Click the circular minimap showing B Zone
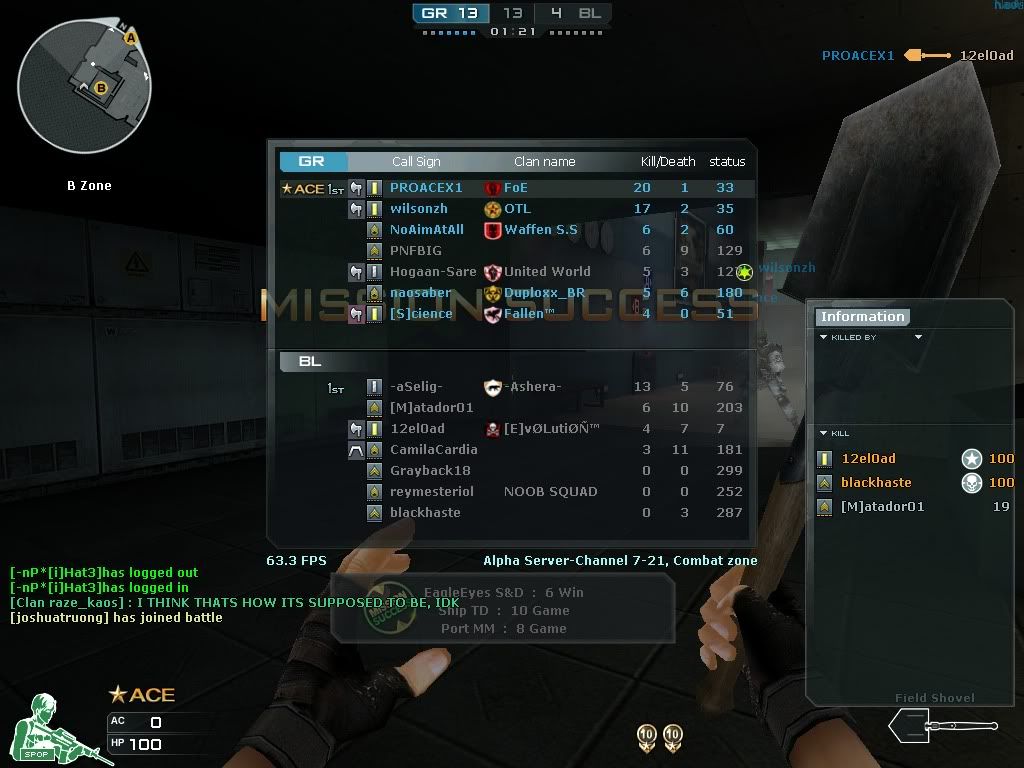The image size is (1024, 768). [84, 86]
